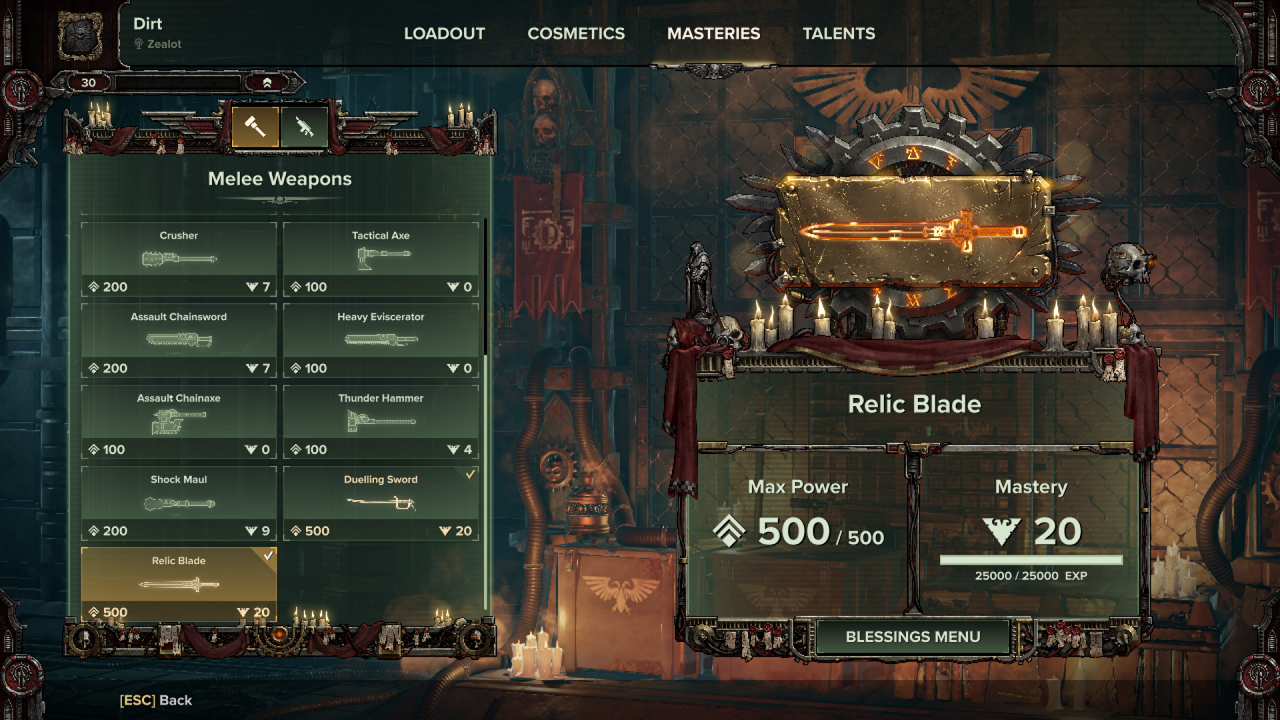
Task: Go back using the Back button
Action: [x=156, y=700]
